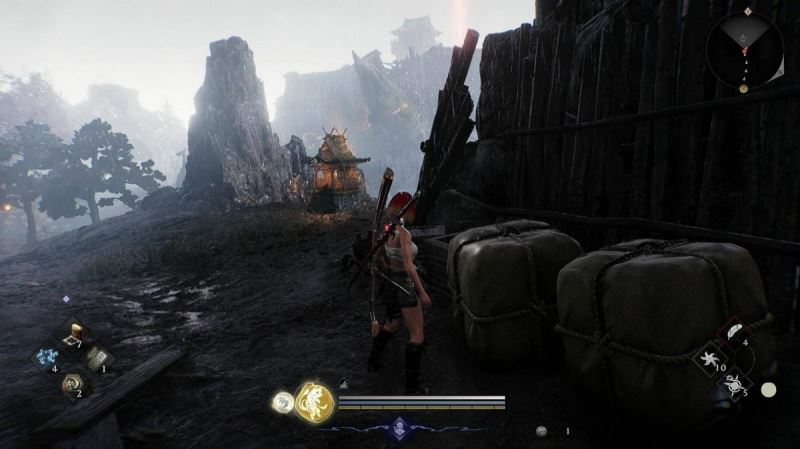Choose the scroll item with count 1
The image size is (800, 449).
point(97,358)
